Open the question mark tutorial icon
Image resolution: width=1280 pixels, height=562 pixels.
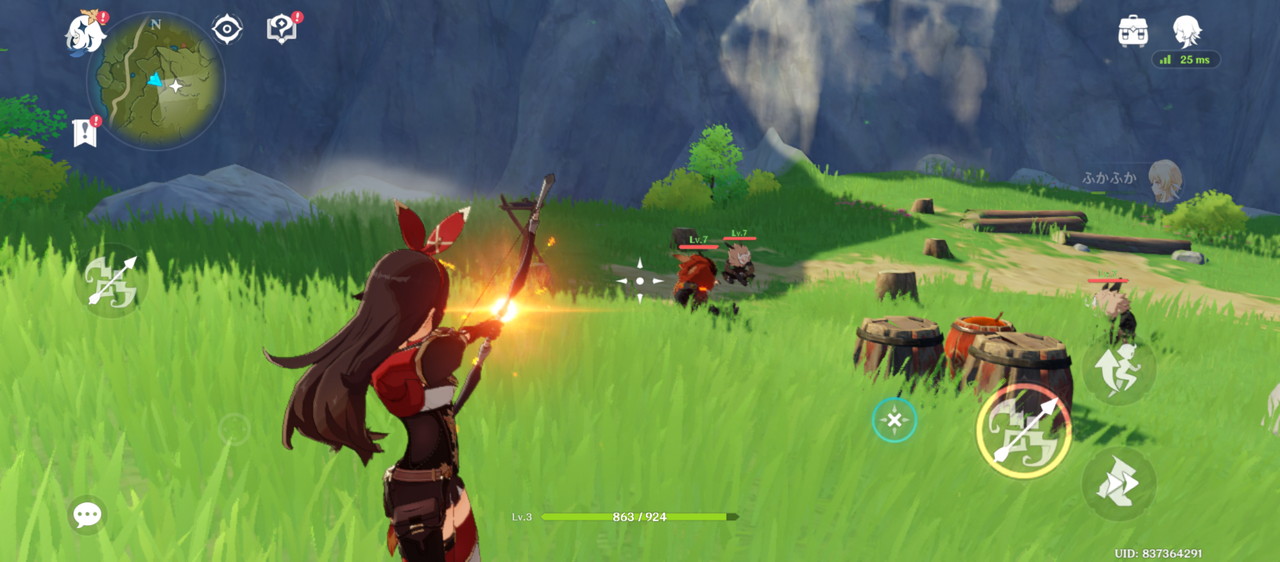281,30
